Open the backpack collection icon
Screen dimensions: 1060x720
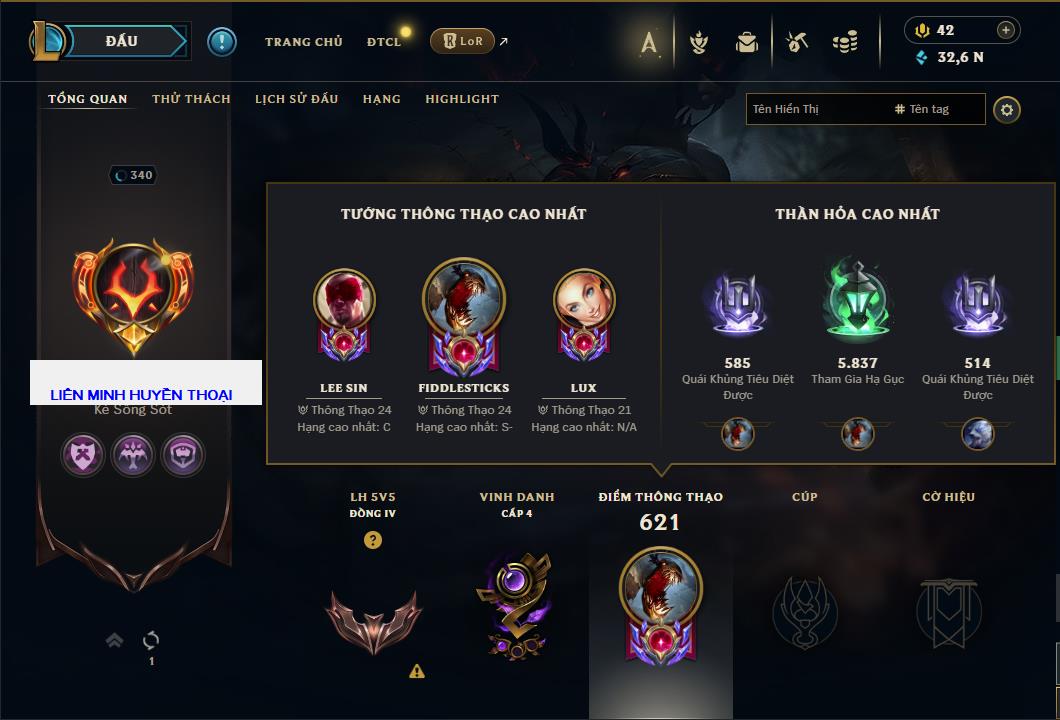(x=747, y=42)
